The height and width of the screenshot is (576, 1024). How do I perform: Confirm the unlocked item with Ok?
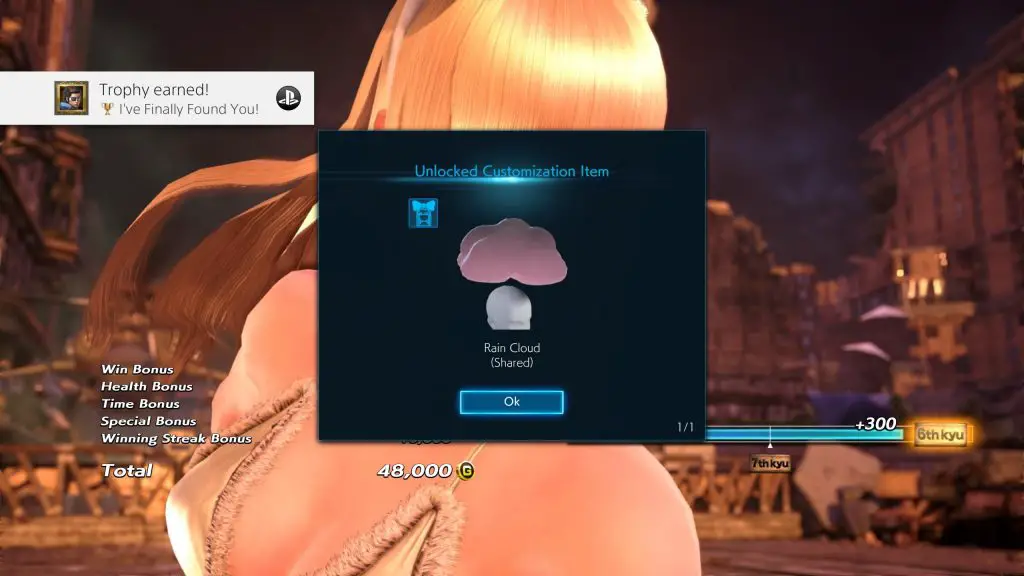[x=511, y=402]
